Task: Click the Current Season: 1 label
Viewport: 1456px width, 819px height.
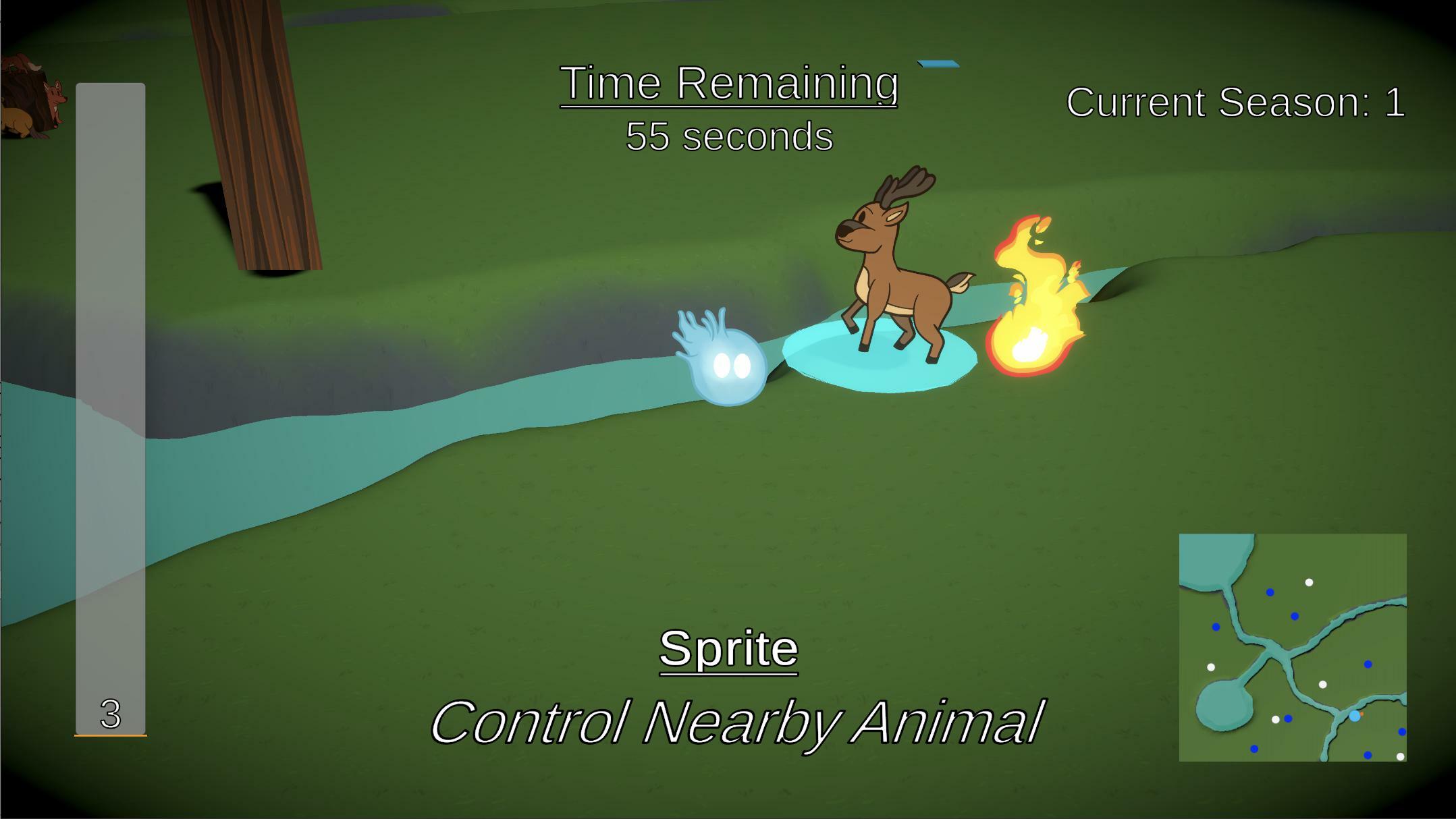Action: [x=1237, y=103]
